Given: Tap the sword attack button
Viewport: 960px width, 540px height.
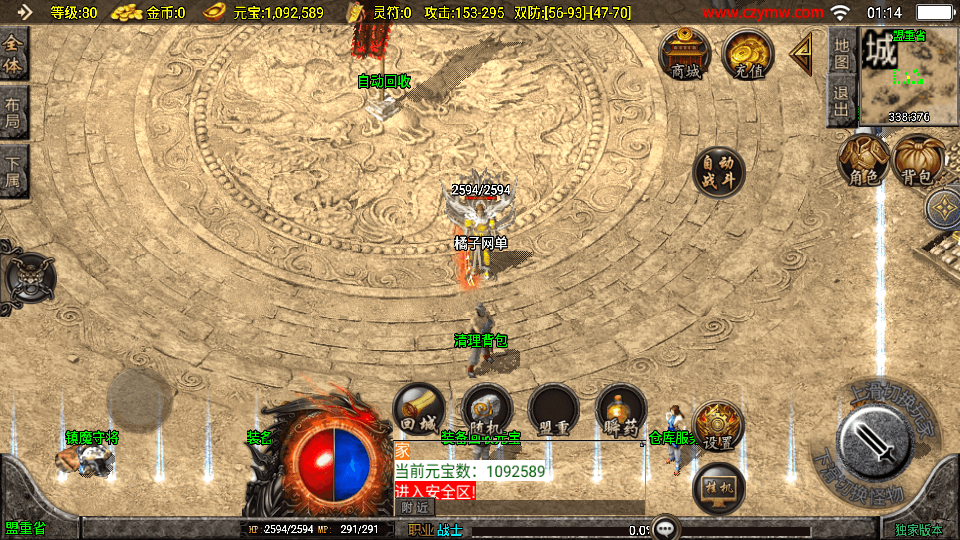Looking at the screenshot, I should (x=873, y=440).
